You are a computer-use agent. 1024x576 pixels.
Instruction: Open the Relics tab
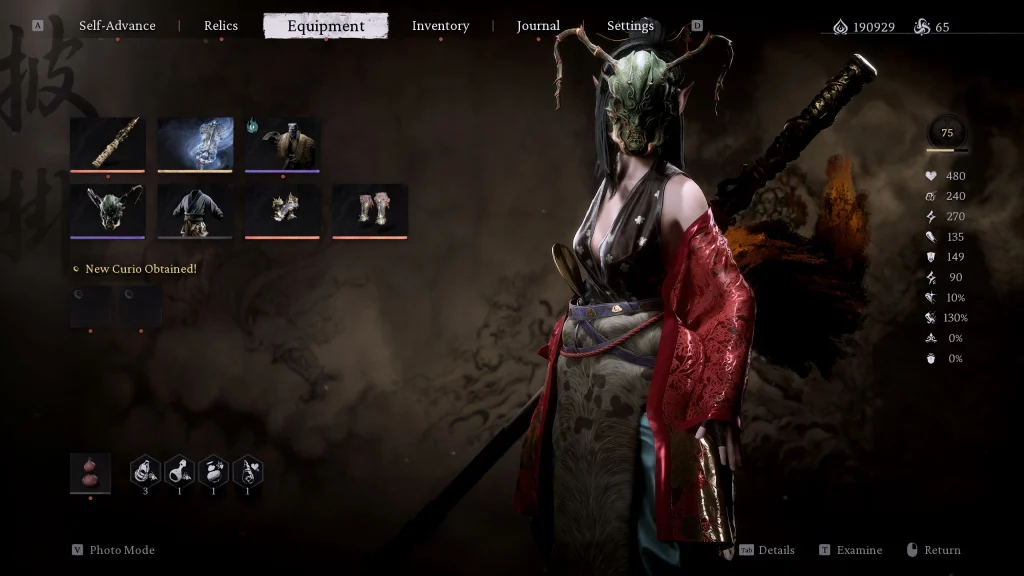point(221,26)
